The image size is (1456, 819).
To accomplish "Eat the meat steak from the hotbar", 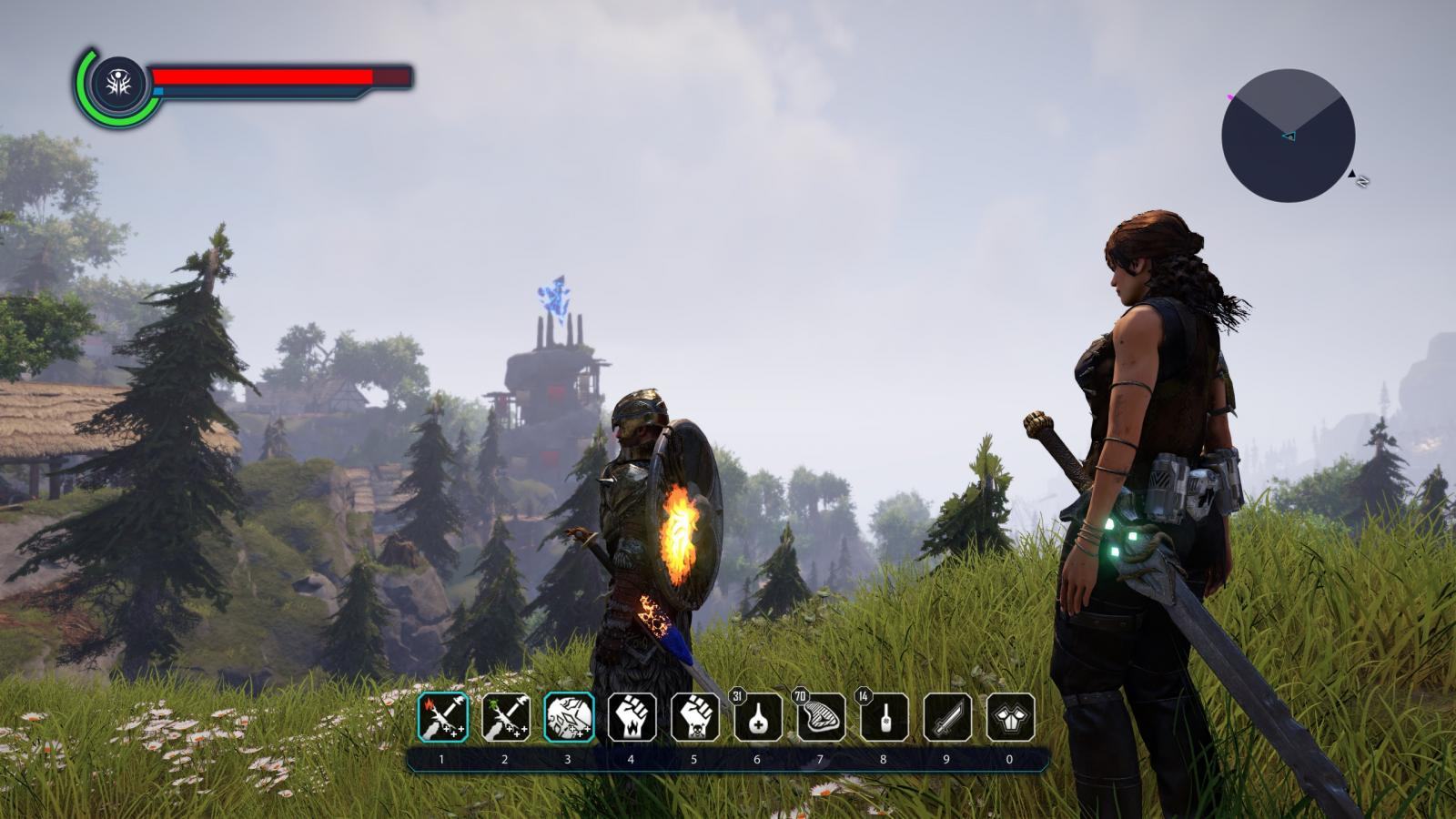I will click(820, 718).
